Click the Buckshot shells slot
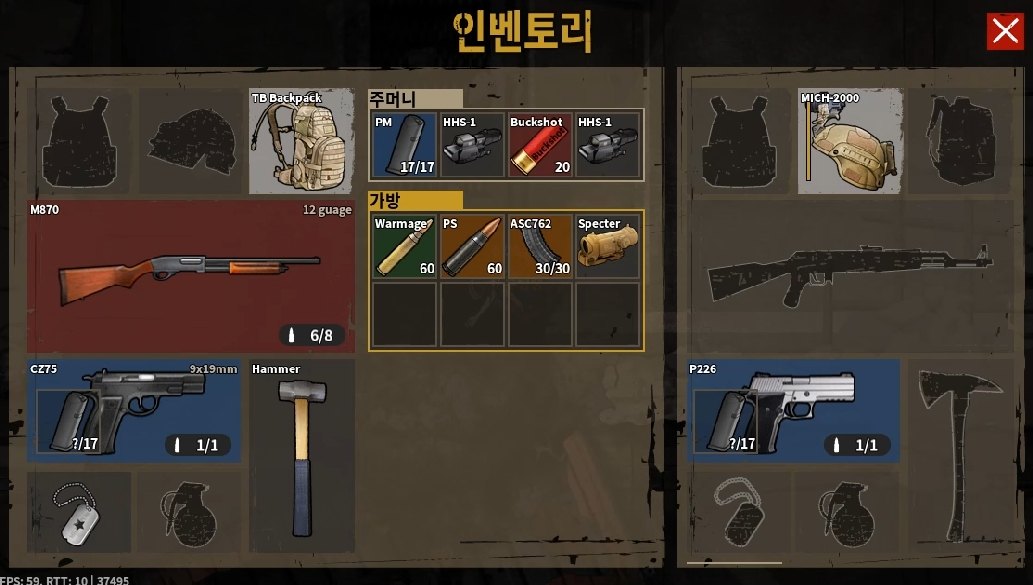Screen dimensions: 1033x585 click(540, 145)
